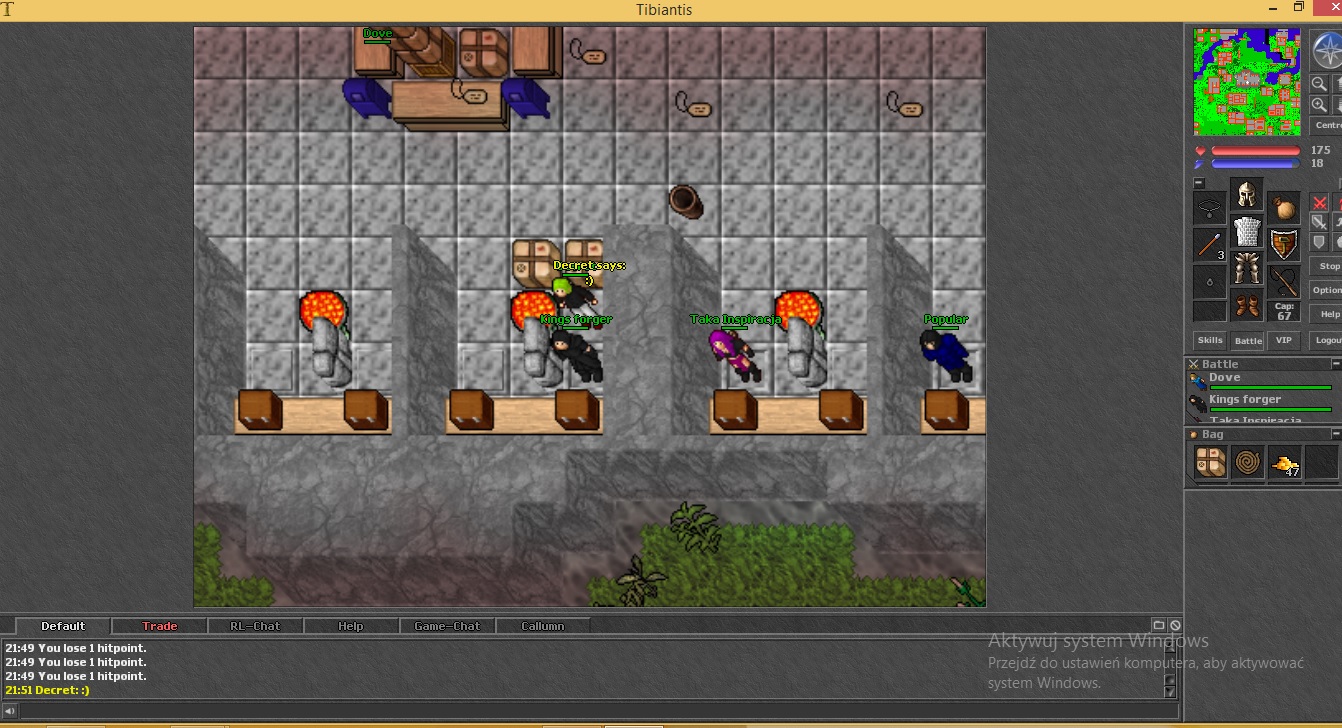Click into the chat message input field
Viewport: 1342px width, 728px height.
(x=590, y=711)
